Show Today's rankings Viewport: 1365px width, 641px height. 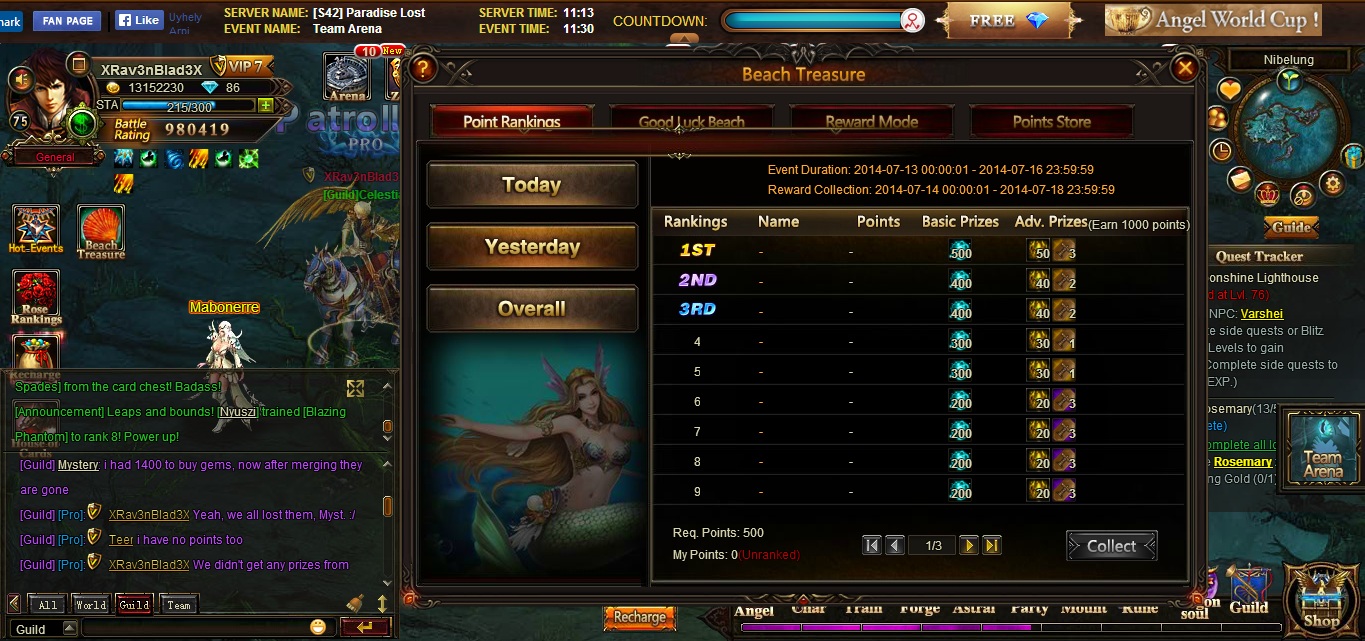tap(532, 185)
